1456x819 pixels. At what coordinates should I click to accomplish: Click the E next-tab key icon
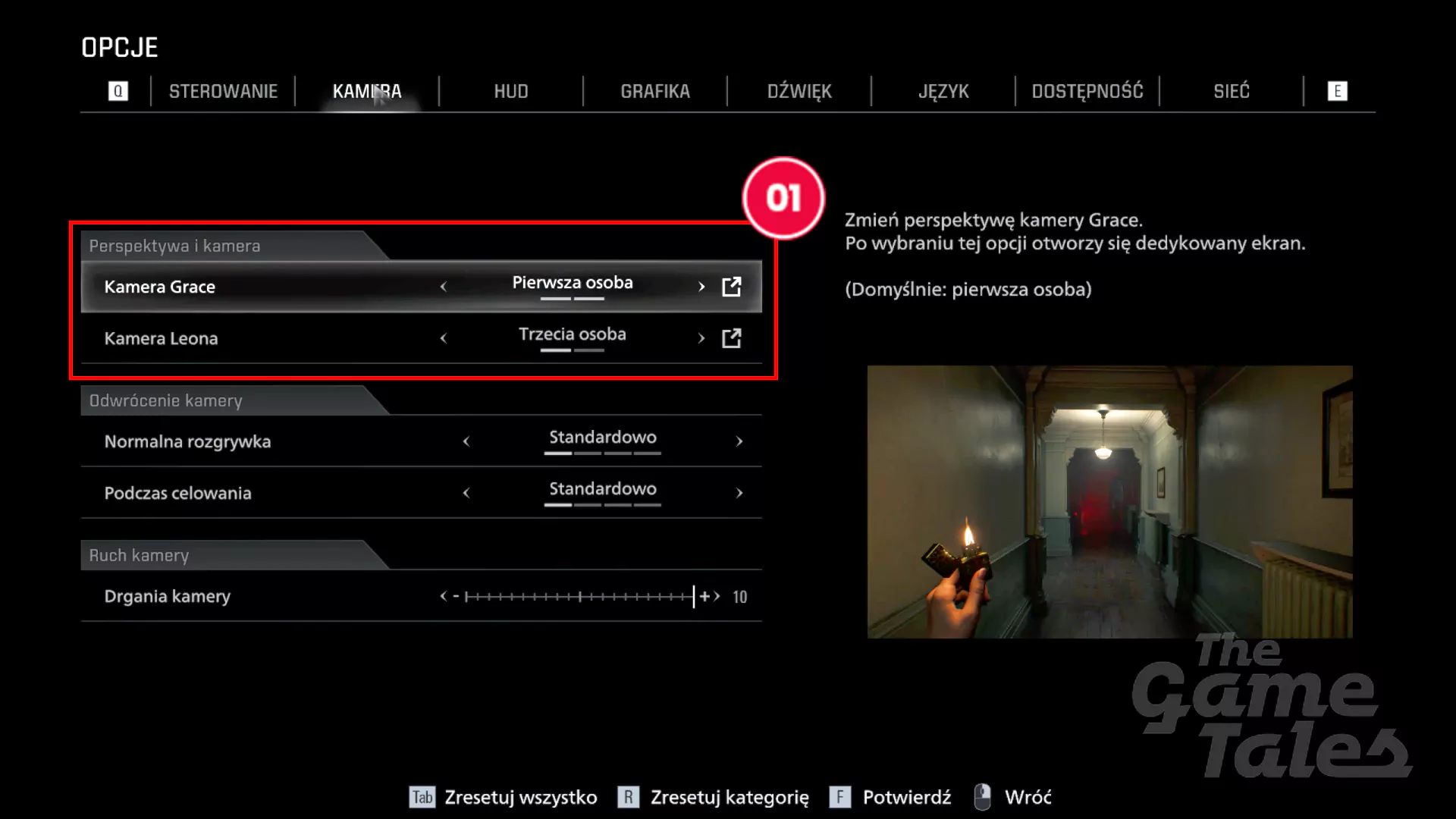point(1337,90)
